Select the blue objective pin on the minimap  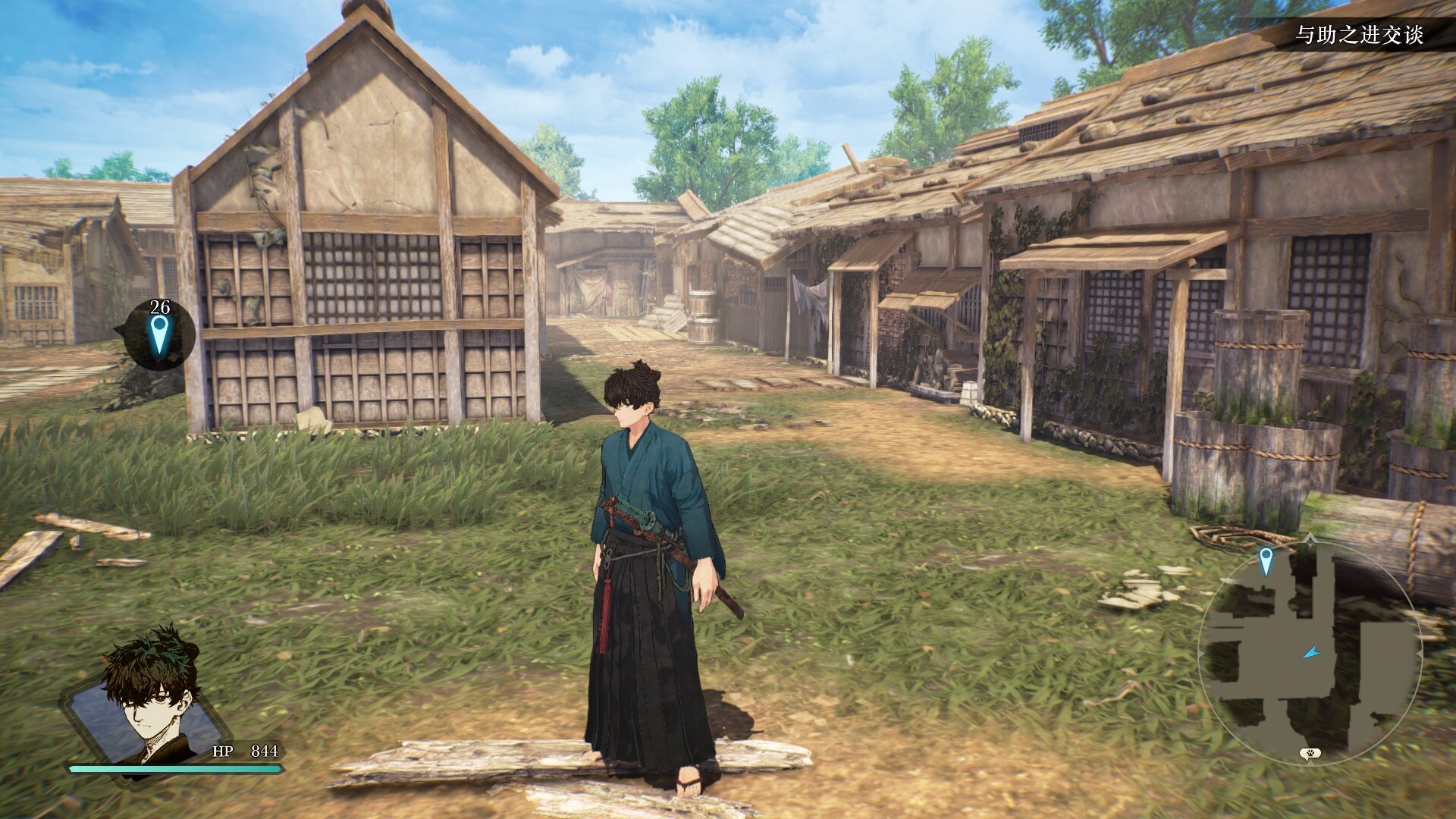point(1265,560)
